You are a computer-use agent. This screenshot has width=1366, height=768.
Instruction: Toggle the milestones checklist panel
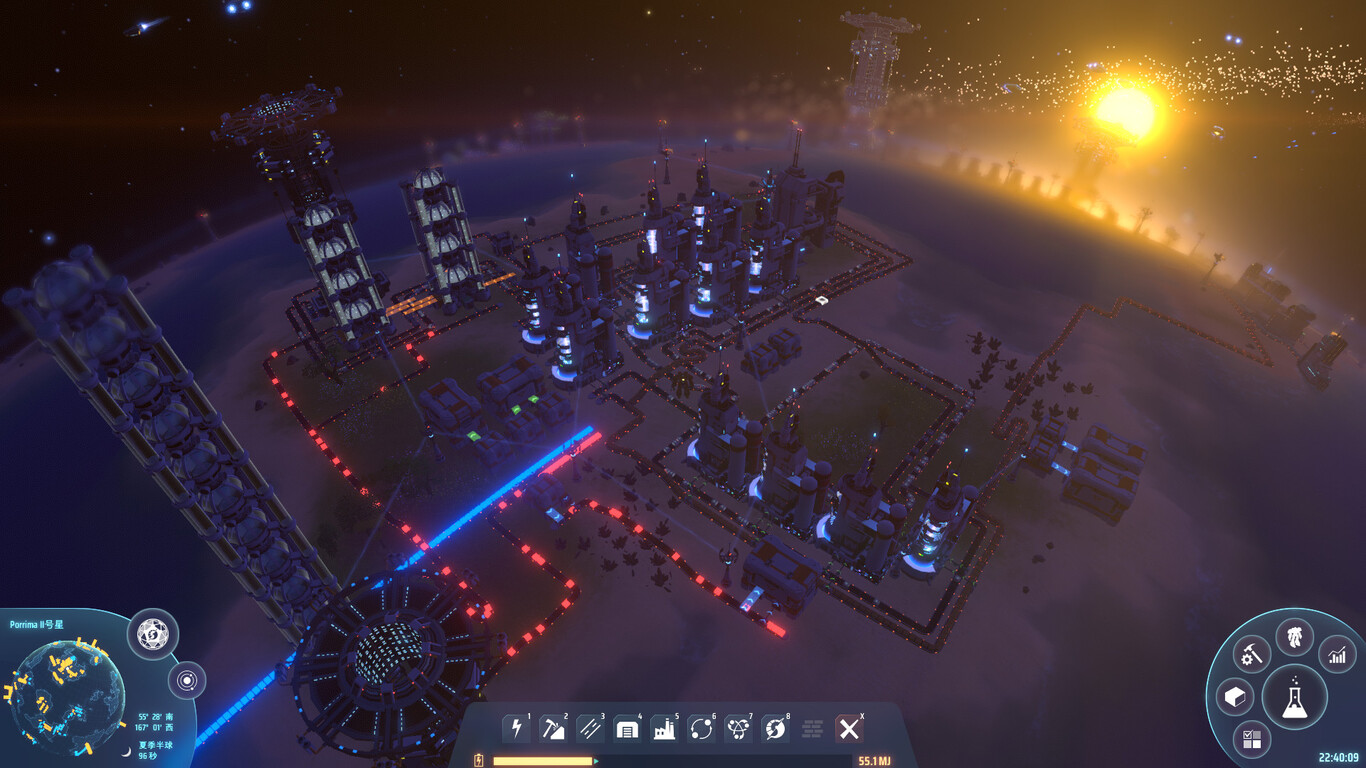pos(1252,737)
